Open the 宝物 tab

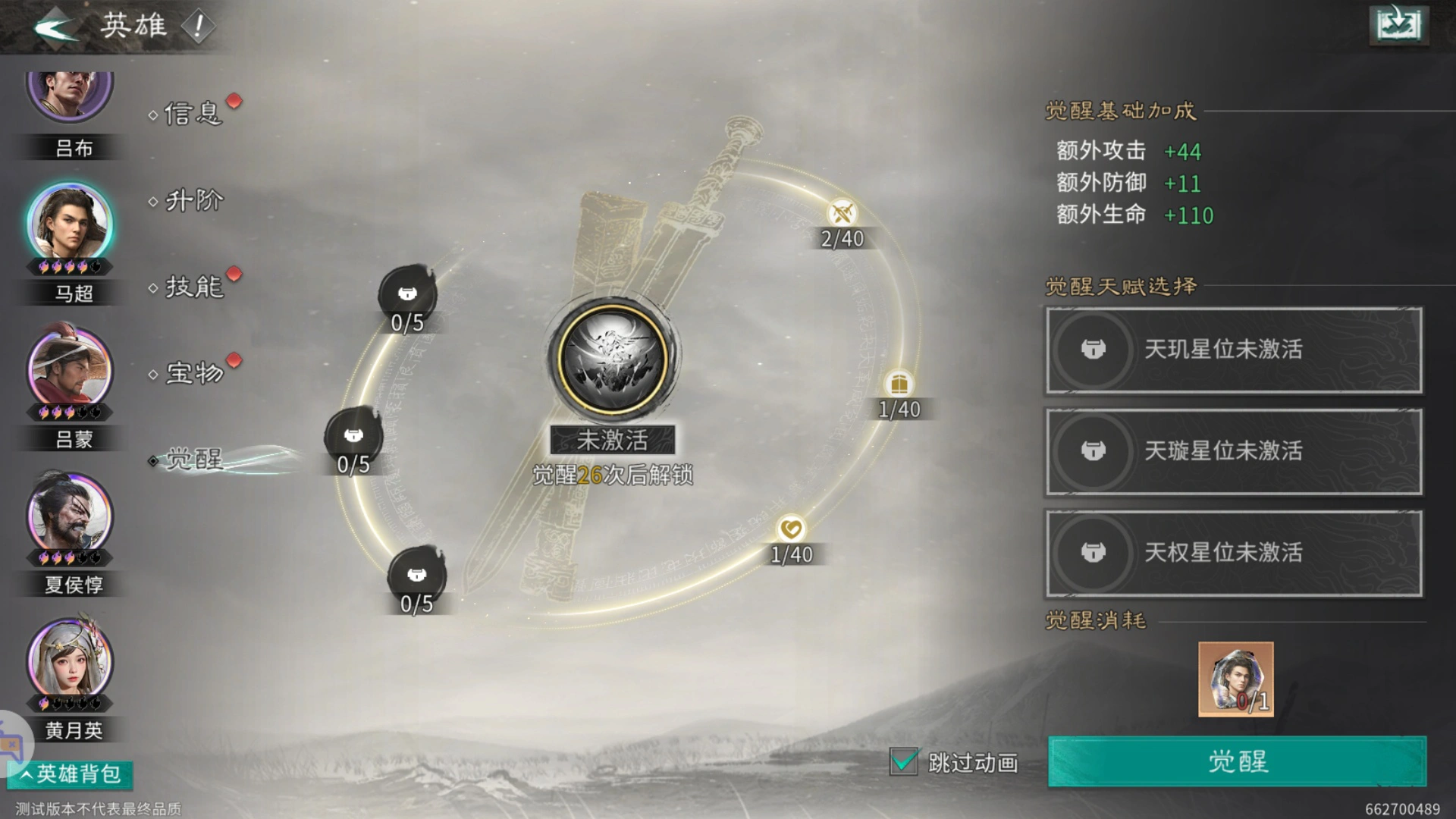[x=194, y=373]
